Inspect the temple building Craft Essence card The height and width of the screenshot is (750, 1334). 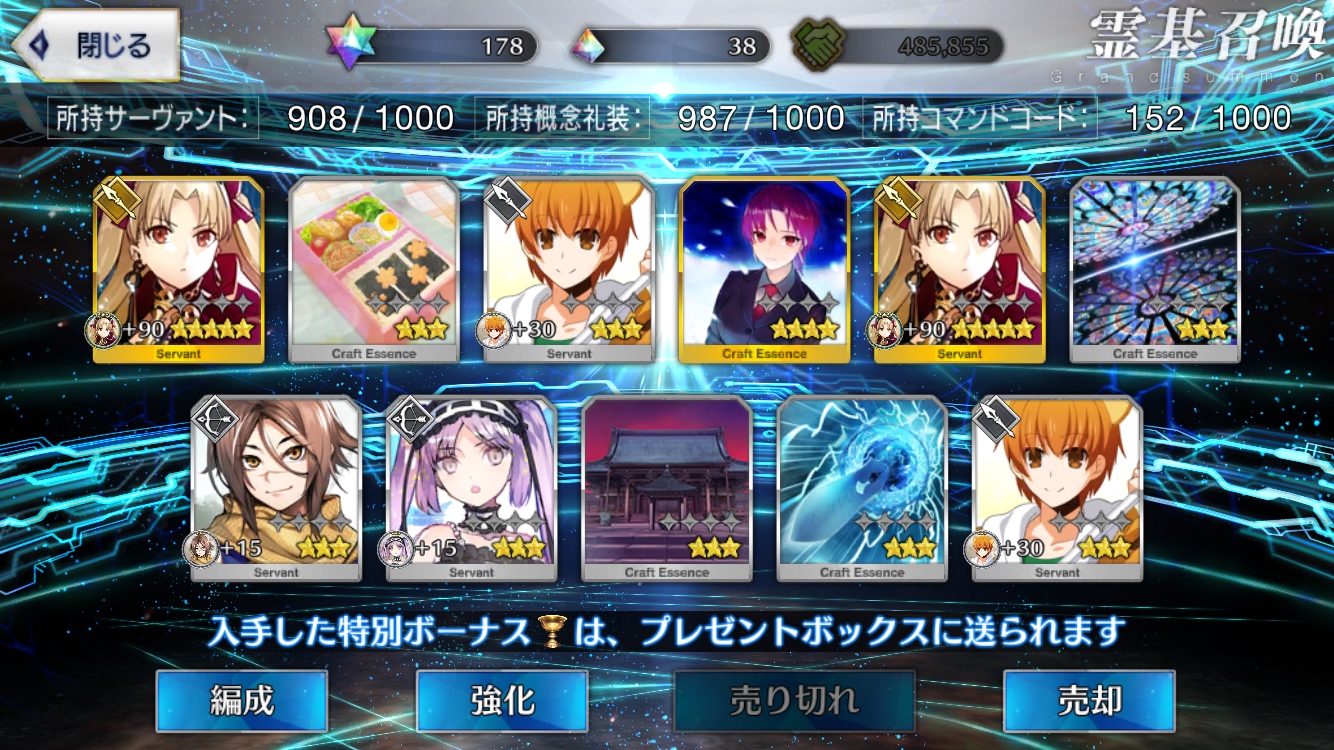[x=667, y=488]
